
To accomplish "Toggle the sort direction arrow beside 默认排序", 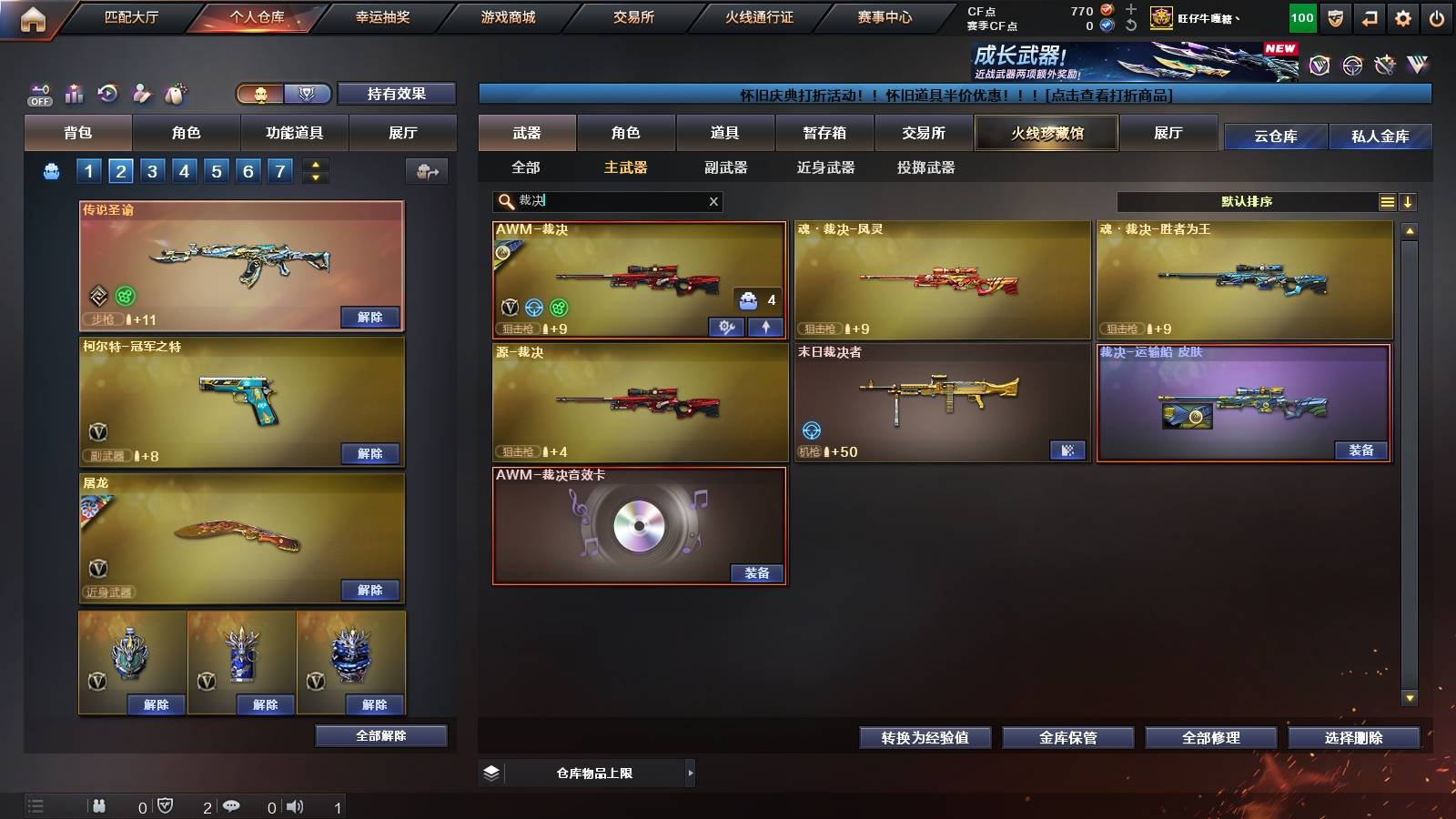I will pyautogui.click(x=1410, y=201).
